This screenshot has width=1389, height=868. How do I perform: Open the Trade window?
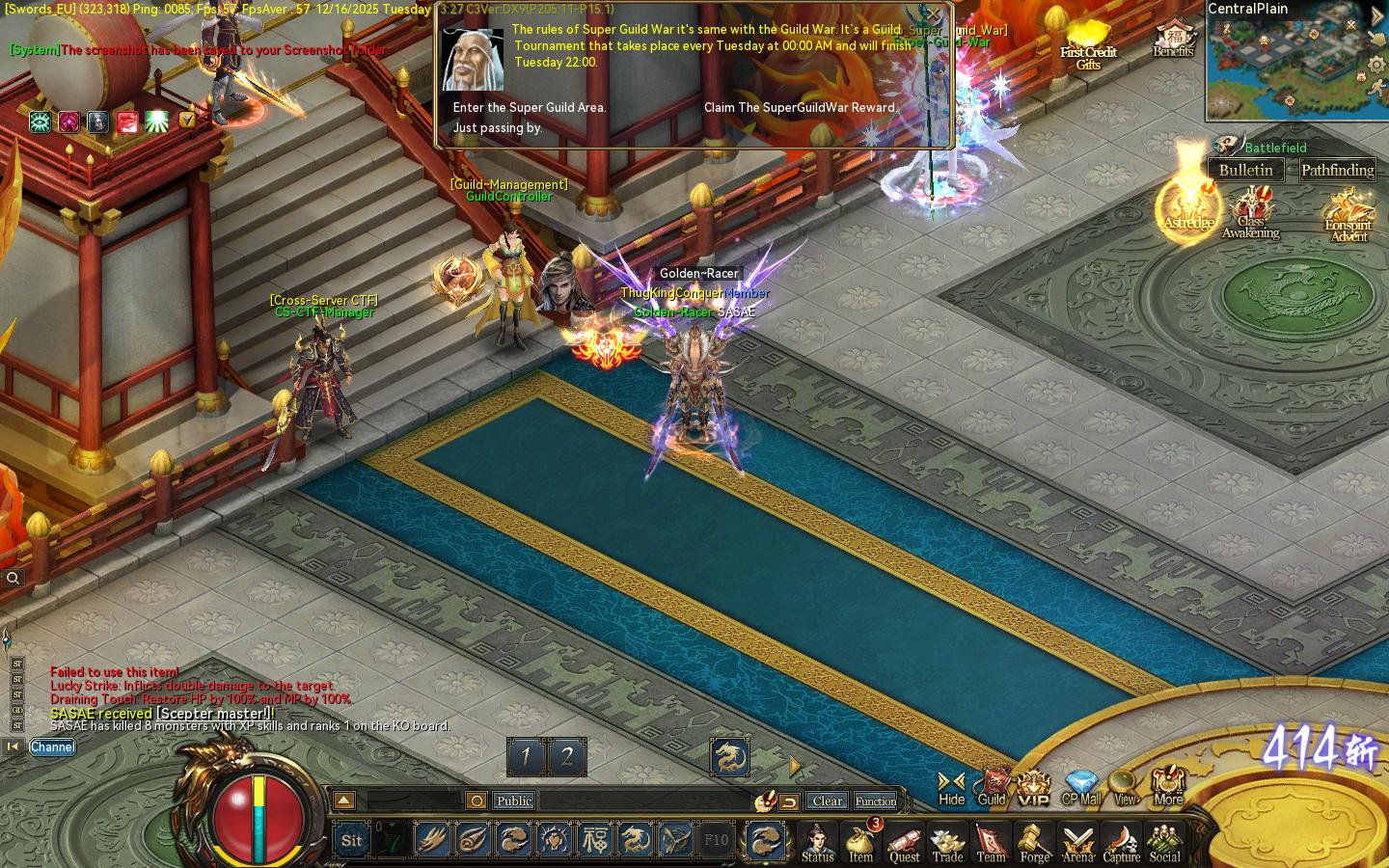pos(947,842)
